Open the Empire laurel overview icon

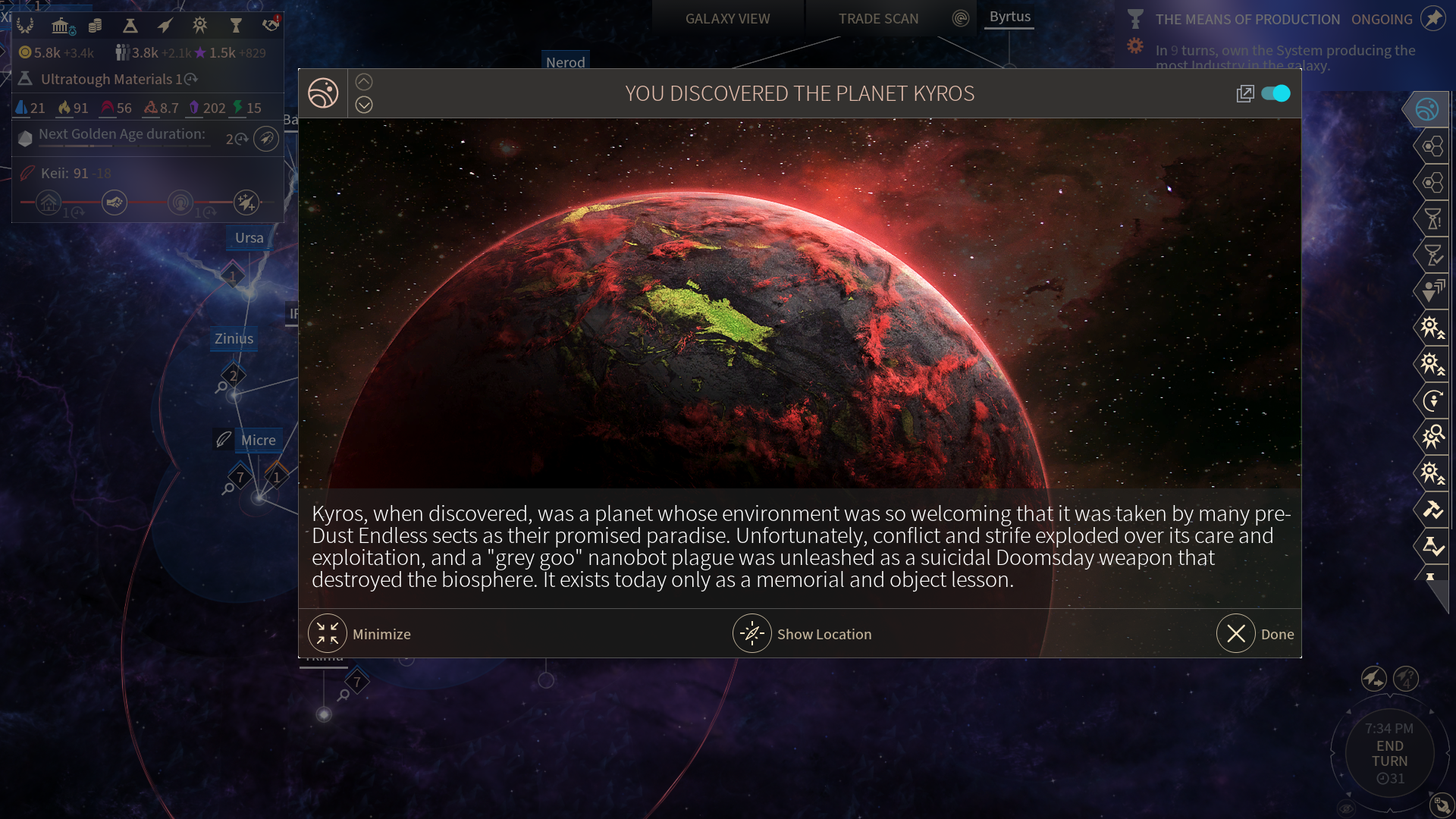[x=25, y=26]
